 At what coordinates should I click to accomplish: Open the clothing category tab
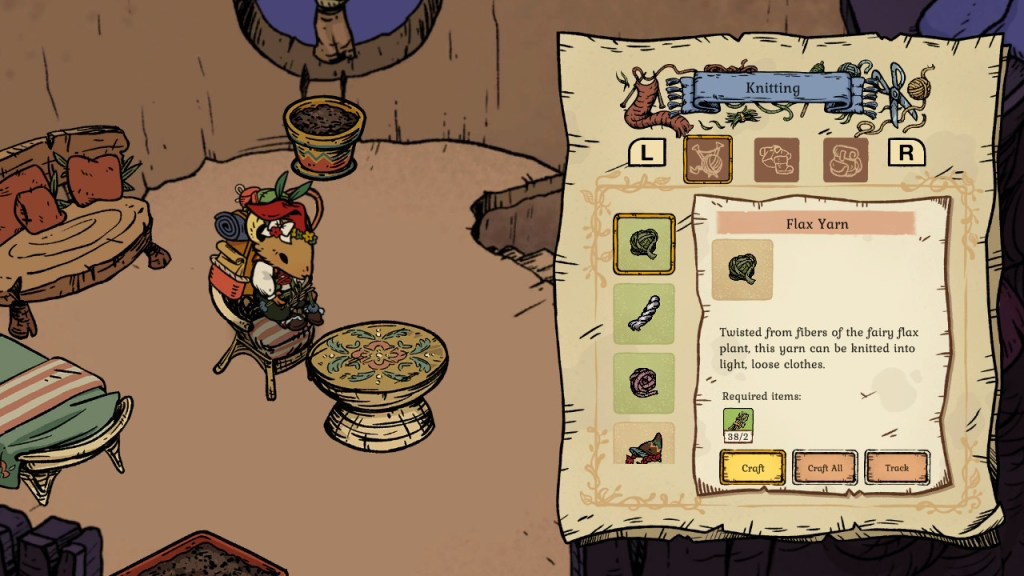pyautogui.click(x=776, y=159)
